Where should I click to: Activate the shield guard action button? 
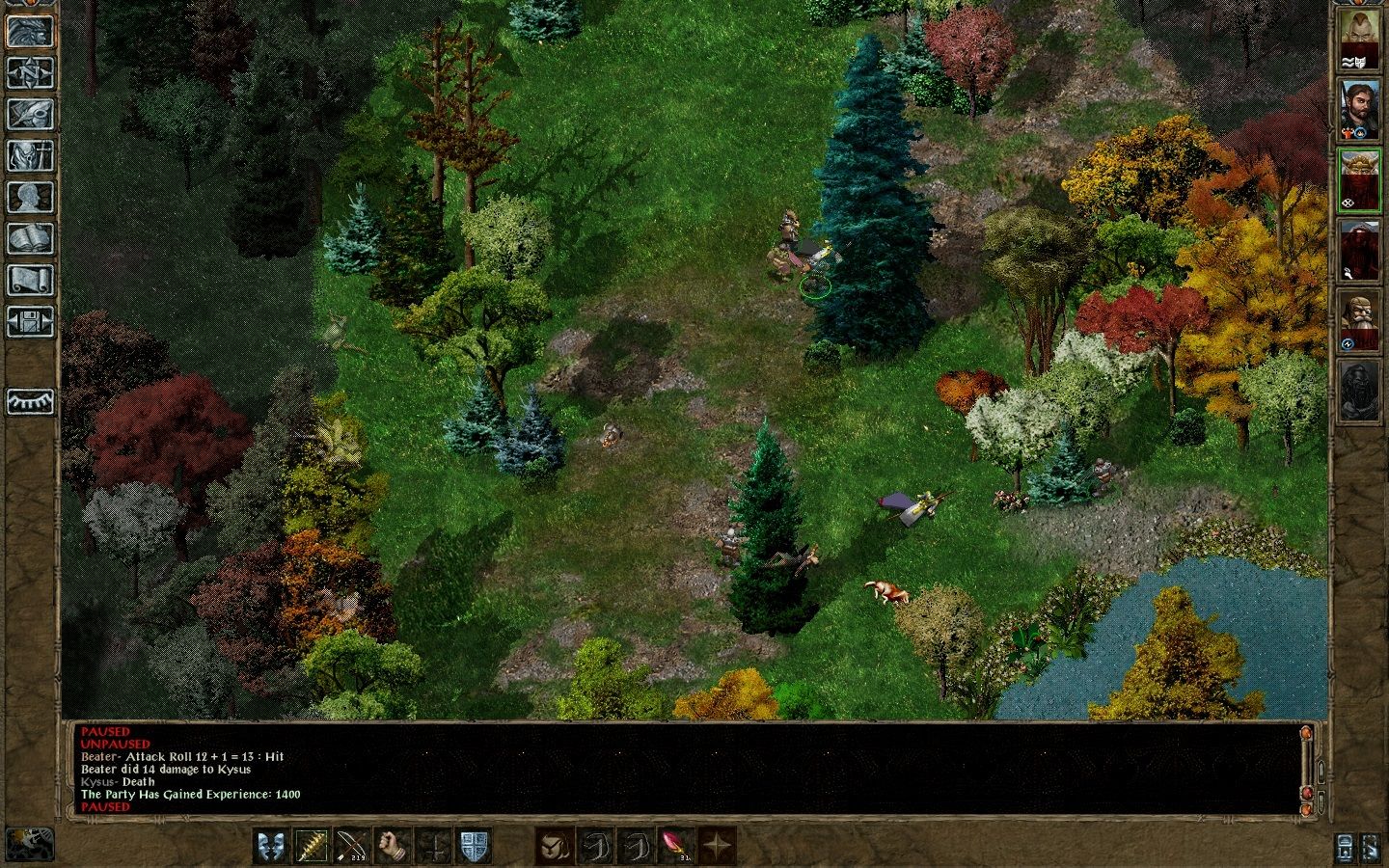(474, 847)
